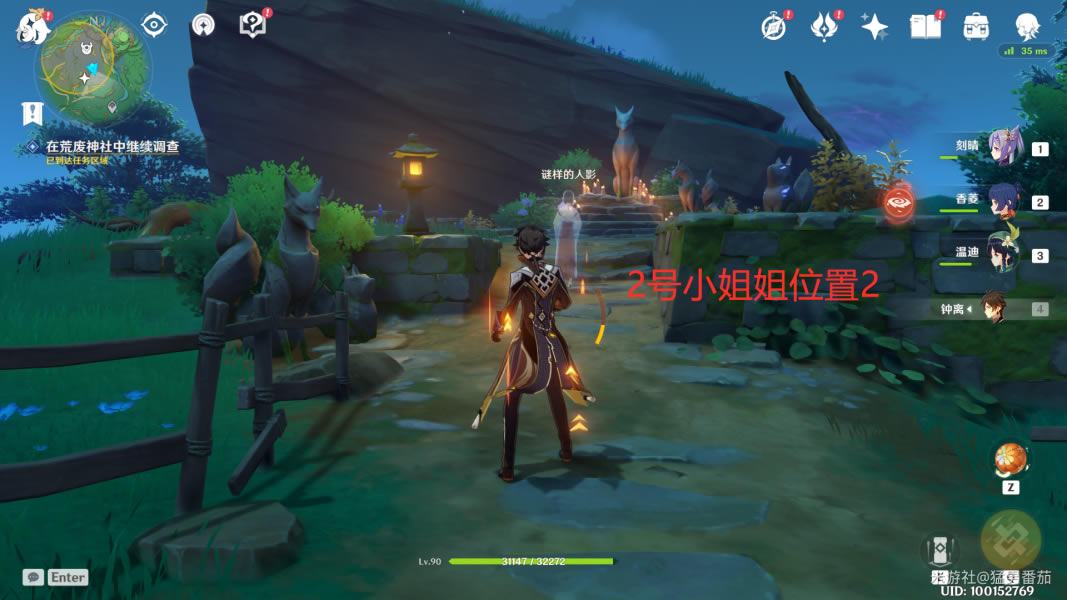Image resolution: width=1067 pixels, height=600 pixels.
Task: Switch to party member 刻晴
Action: 1004,146
